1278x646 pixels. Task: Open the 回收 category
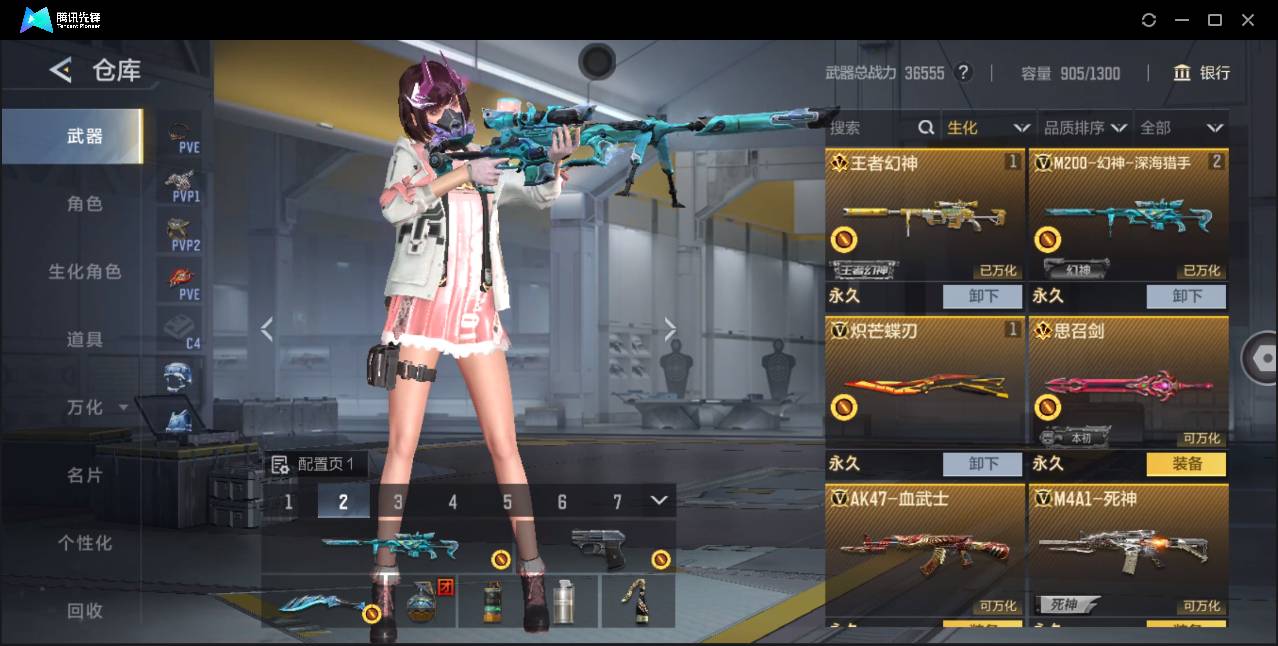click(x=85, y=610)
